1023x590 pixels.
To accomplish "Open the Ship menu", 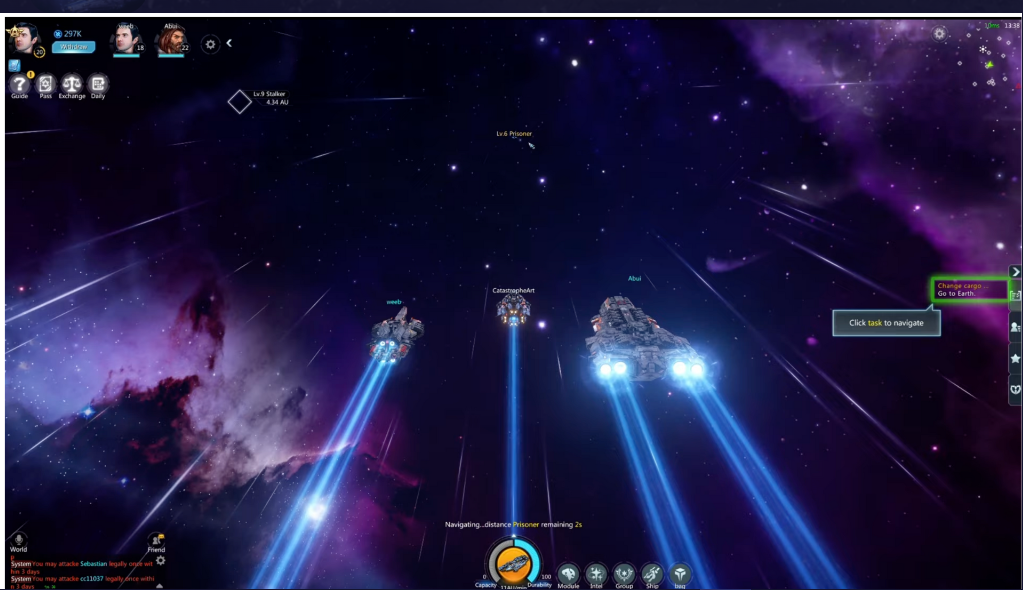I will pos(652,574).
